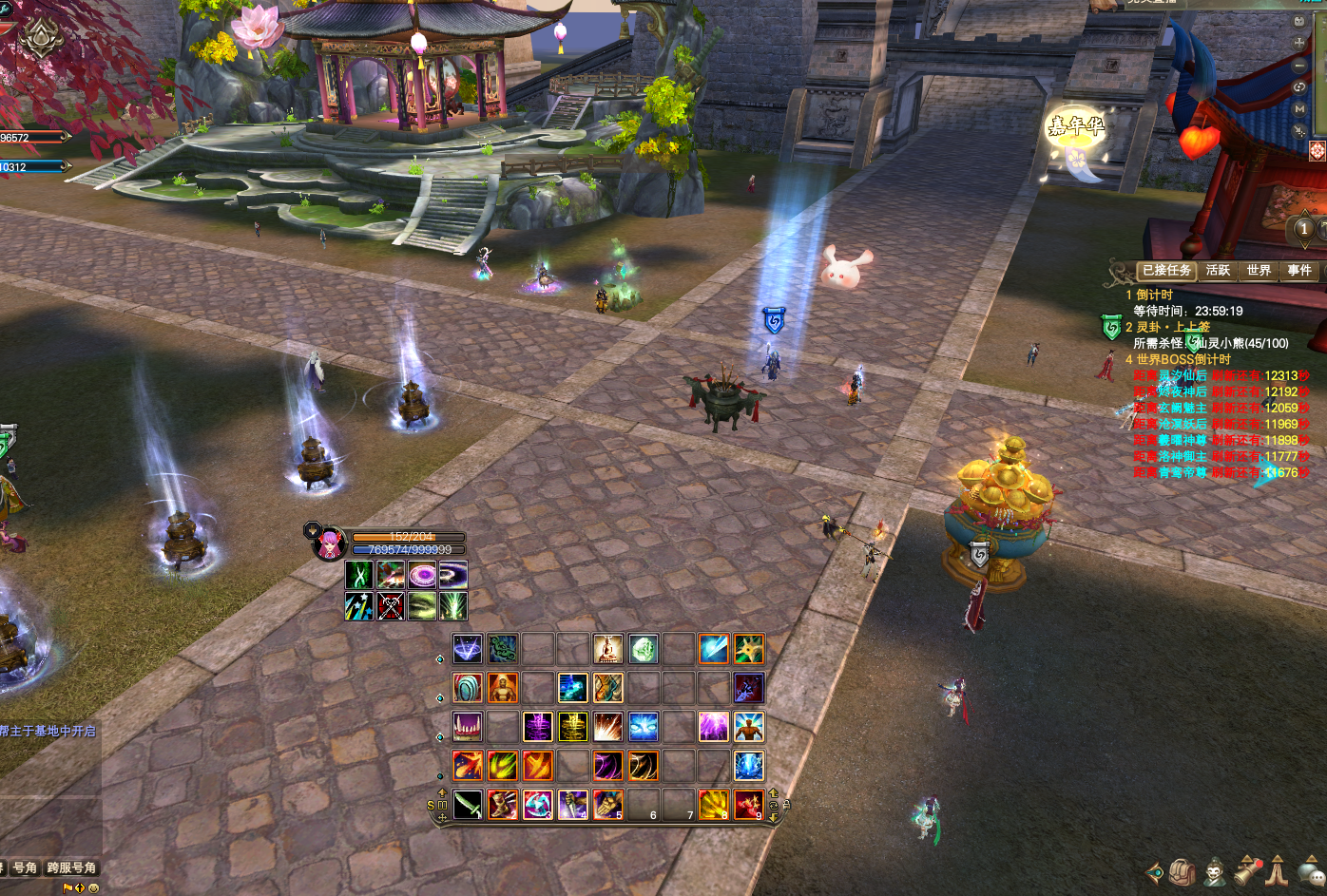The width and height of the screenshot is (1327, 896).
Task: Click the minimap's M map button
Action: coord(1299,109)
